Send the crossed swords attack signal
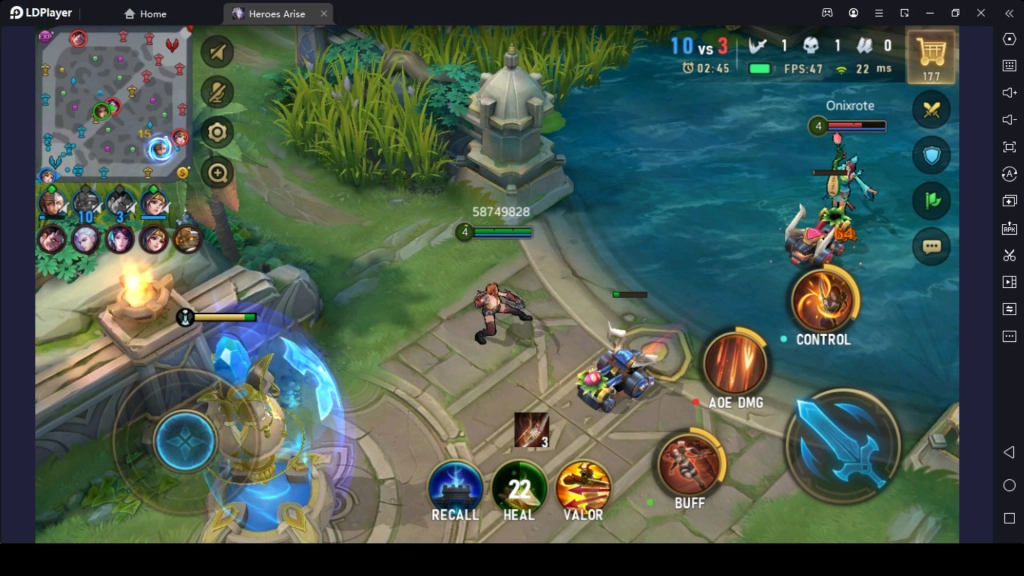 [931, 109]
